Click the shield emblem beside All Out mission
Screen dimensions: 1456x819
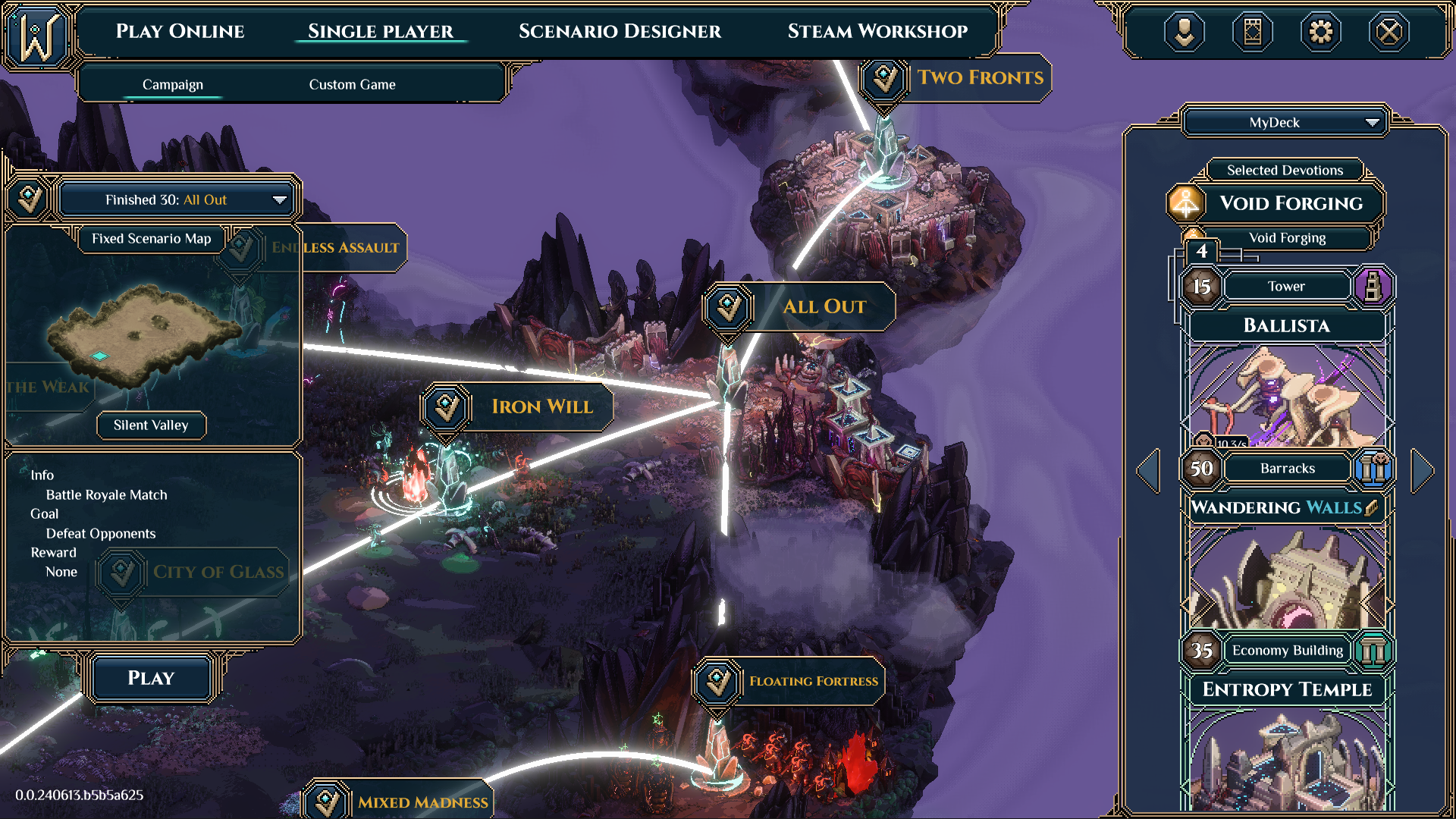coord(727,307)
